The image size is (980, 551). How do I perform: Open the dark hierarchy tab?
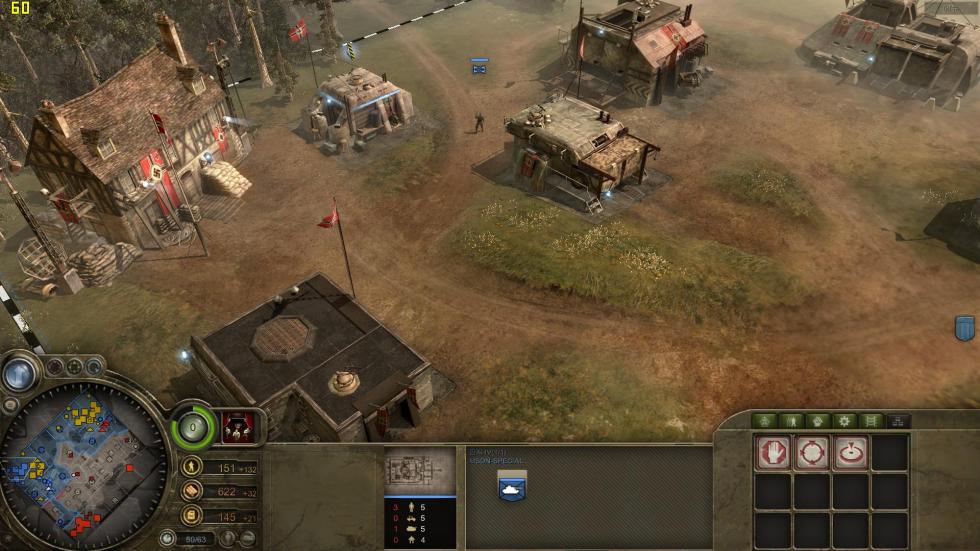pyautogui.click(x=898, y=421)
